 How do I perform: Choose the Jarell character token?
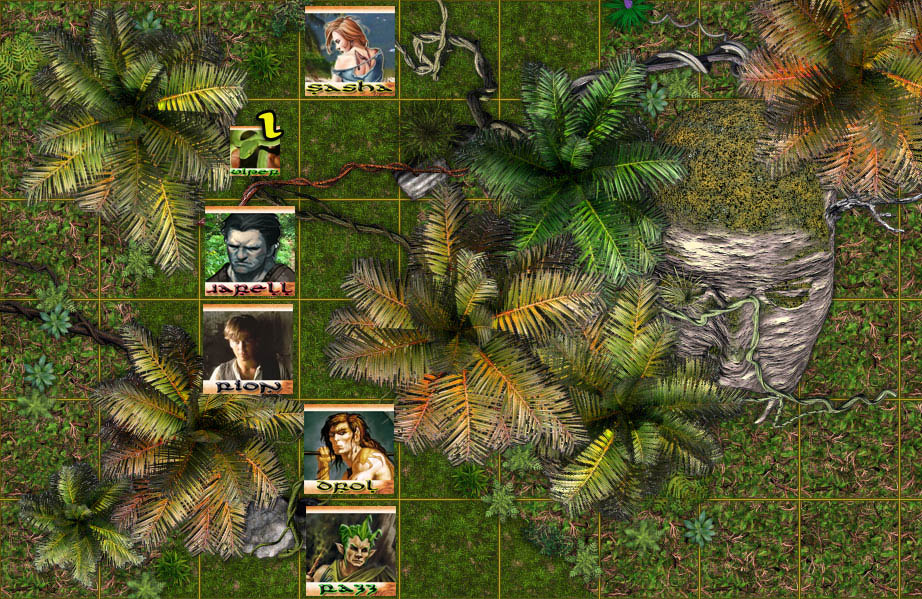pyautogui.click(x=249, y=251)
